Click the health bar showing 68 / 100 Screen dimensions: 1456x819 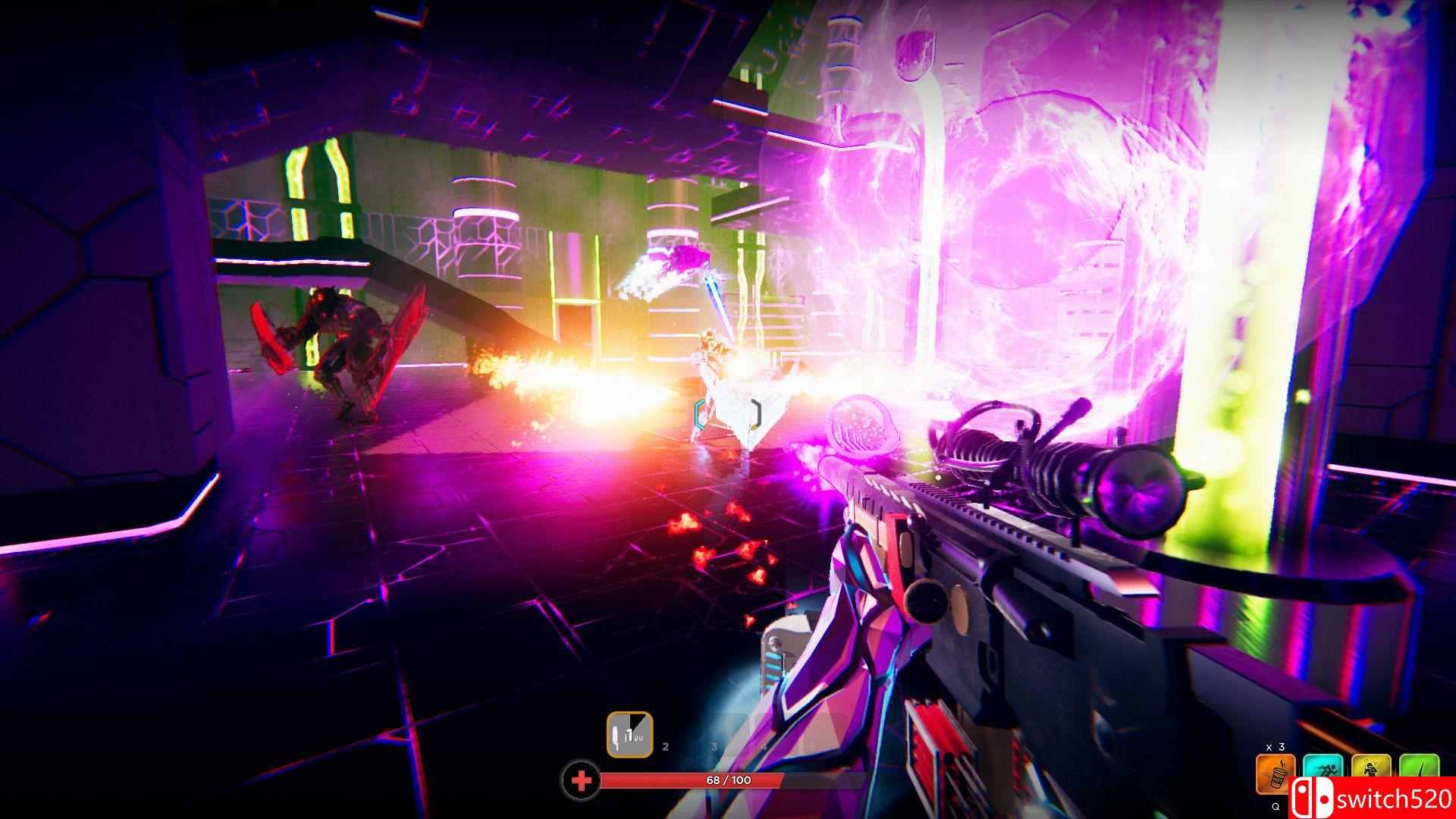click(x=690, y=780)
